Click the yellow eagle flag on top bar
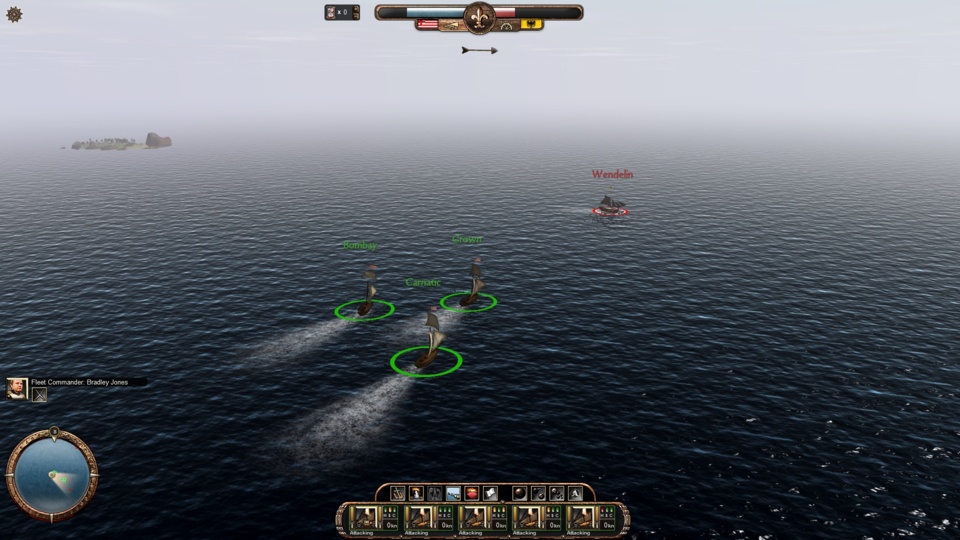Image resolution: width=960 pixels, height=540 pixels. (532, 24)
